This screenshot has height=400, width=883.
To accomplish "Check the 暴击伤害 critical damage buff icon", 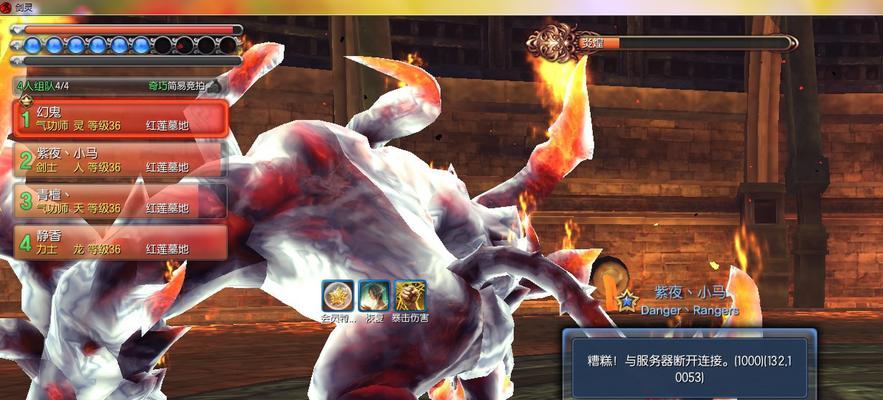I will point(409,295).
